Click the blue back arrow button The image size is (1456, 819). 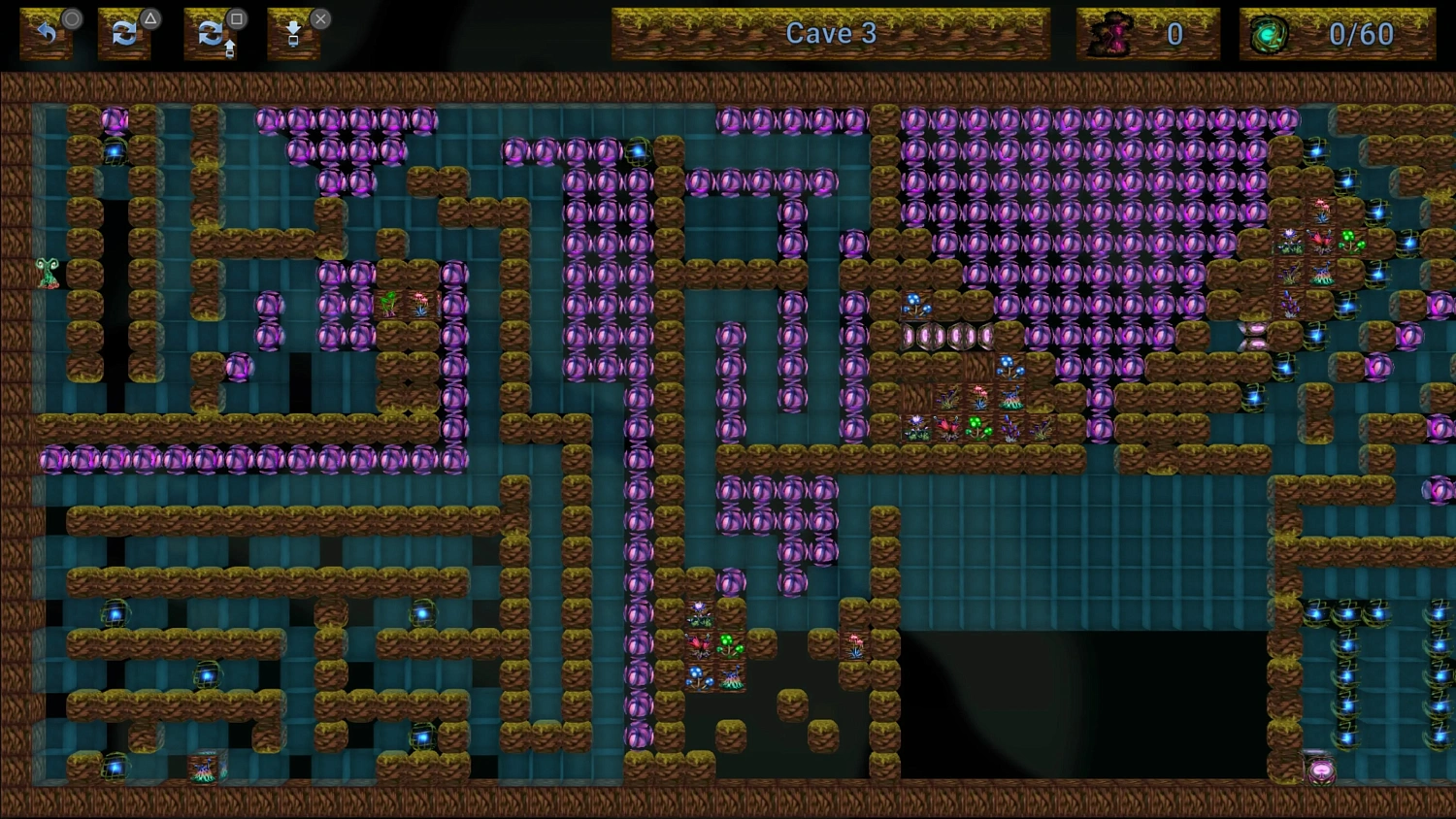46,34
